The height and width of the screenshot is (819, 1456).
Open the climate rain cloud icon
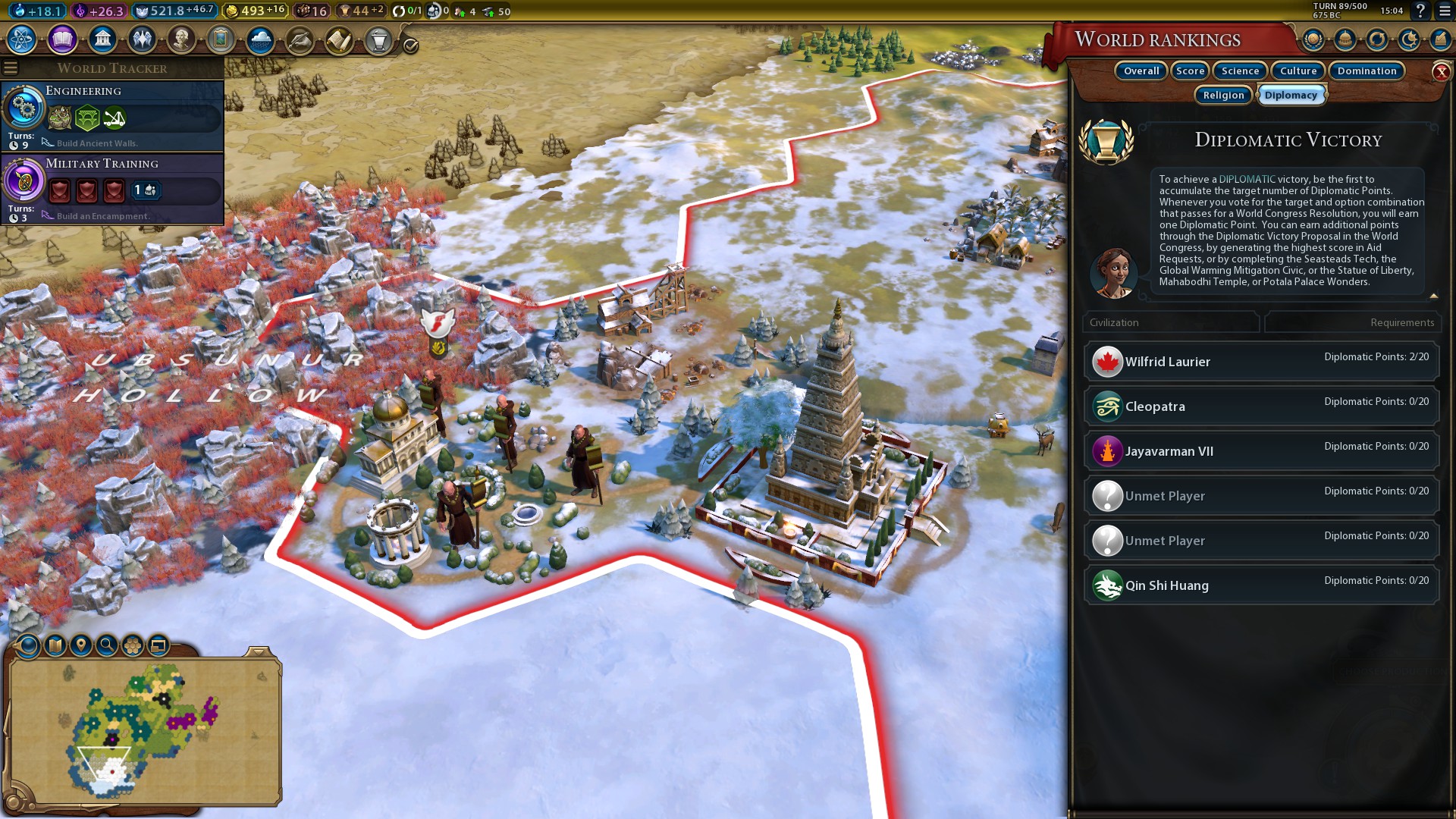click(260, 39)
